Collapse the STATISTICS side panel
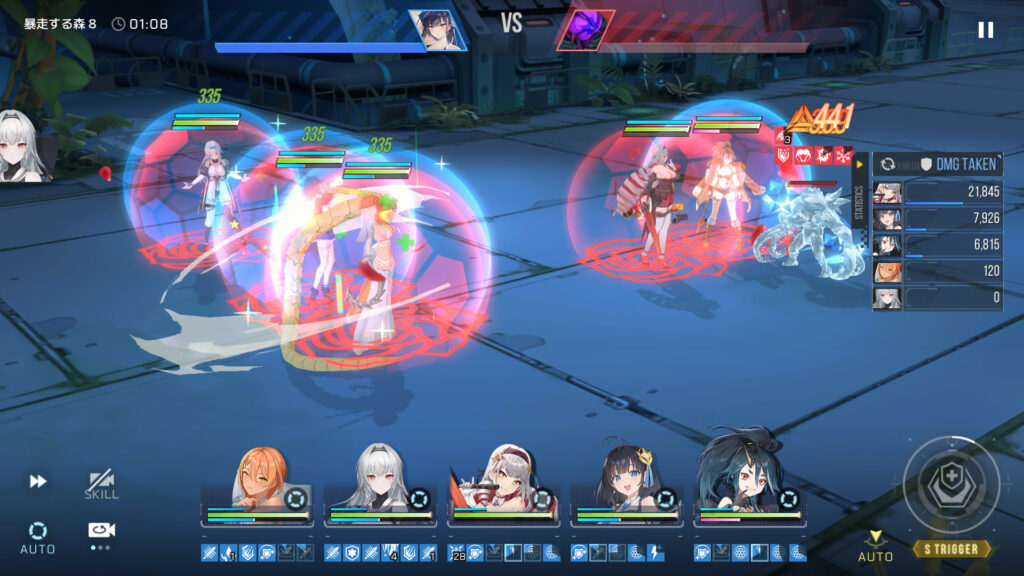The image size is (1024, 576). point(857,164)
